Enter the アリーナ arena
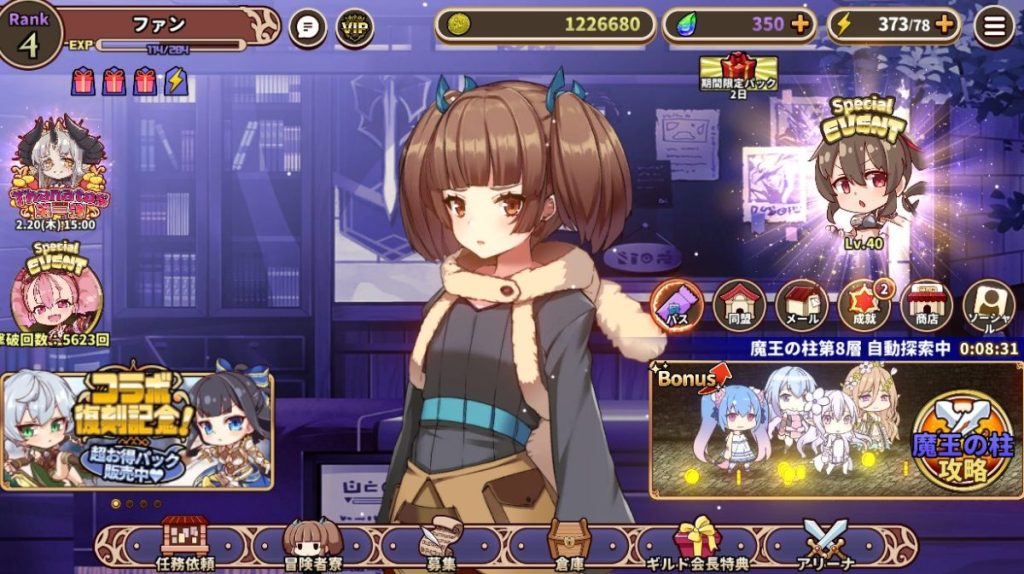Screen dimensions: 1024x574 click(825, 543)
